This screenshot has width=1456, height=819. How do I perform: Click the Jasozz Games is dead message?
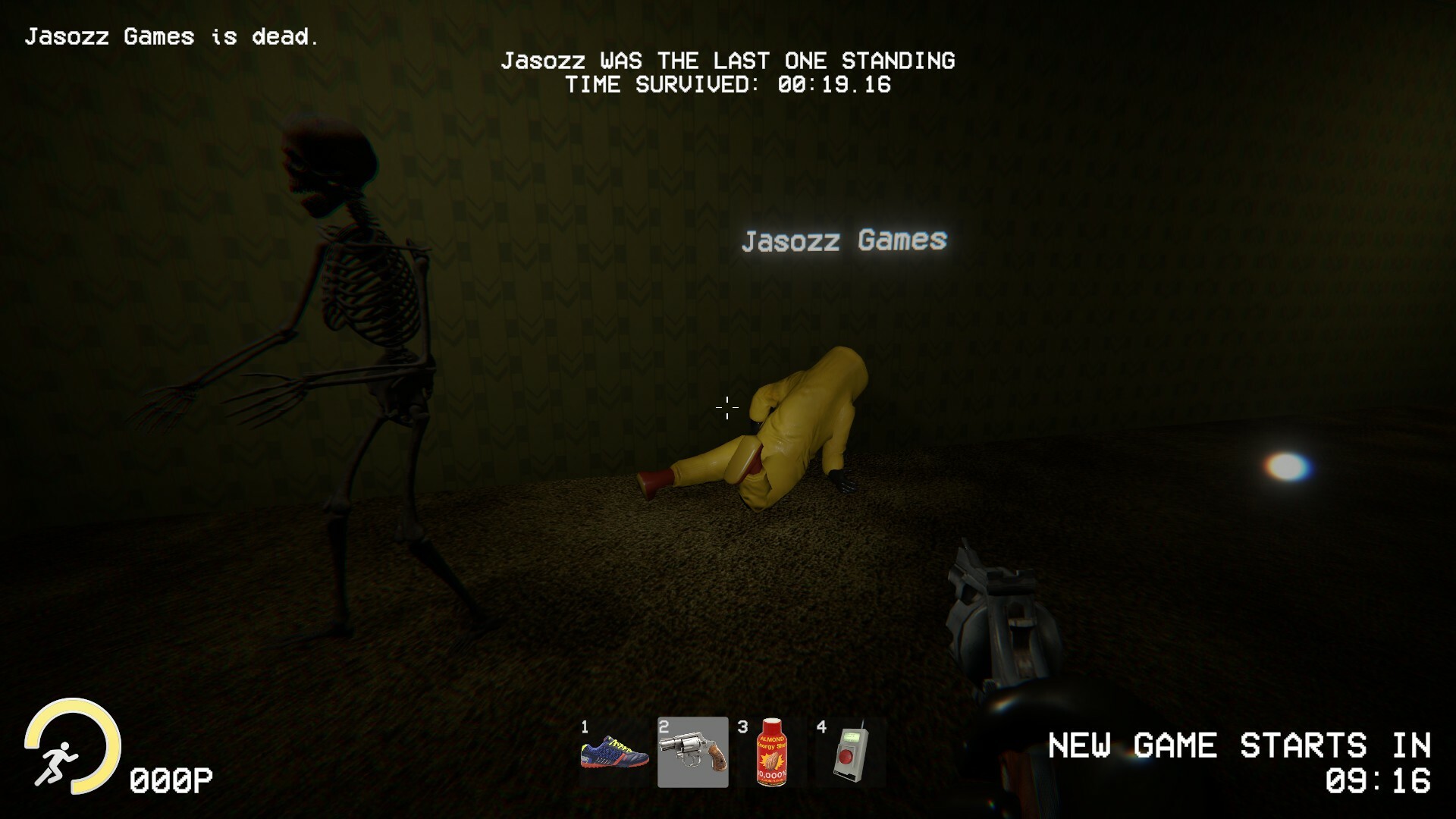click(x=174, y=35)
